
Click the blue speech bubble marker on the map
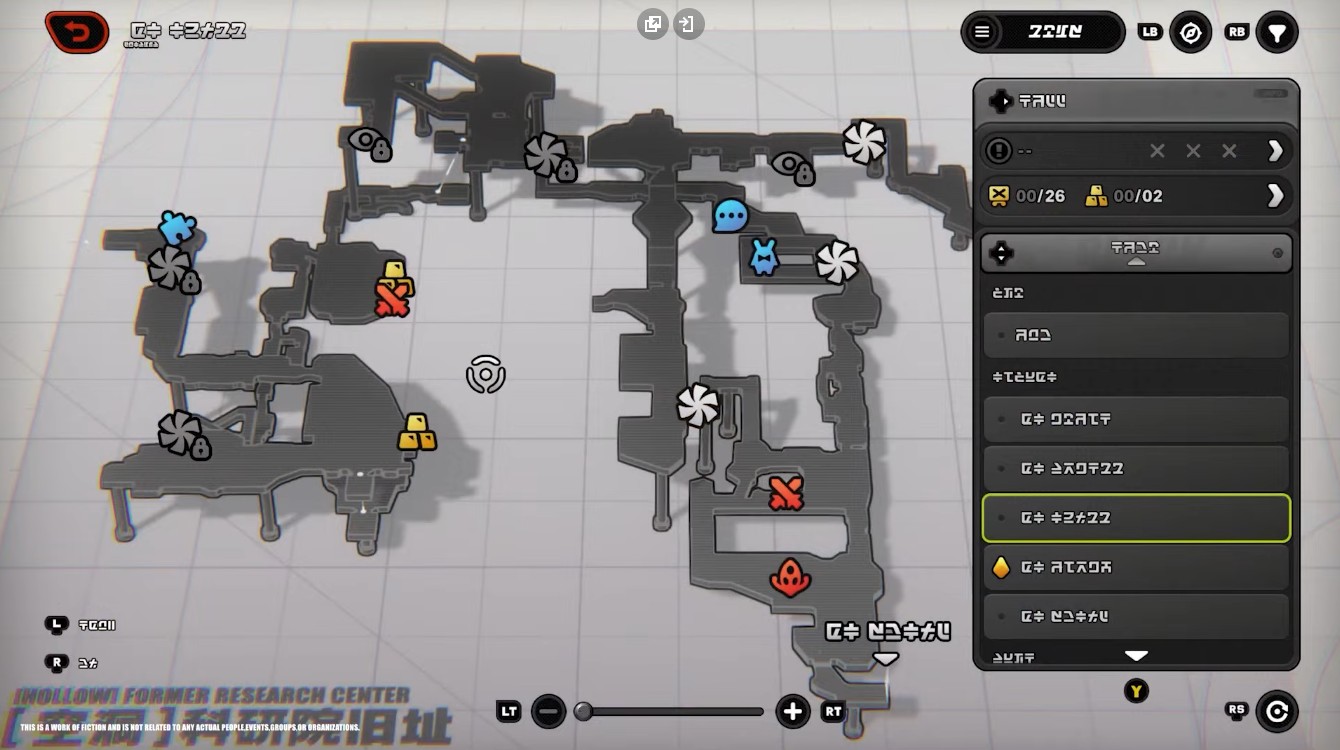tap(728, 216)
